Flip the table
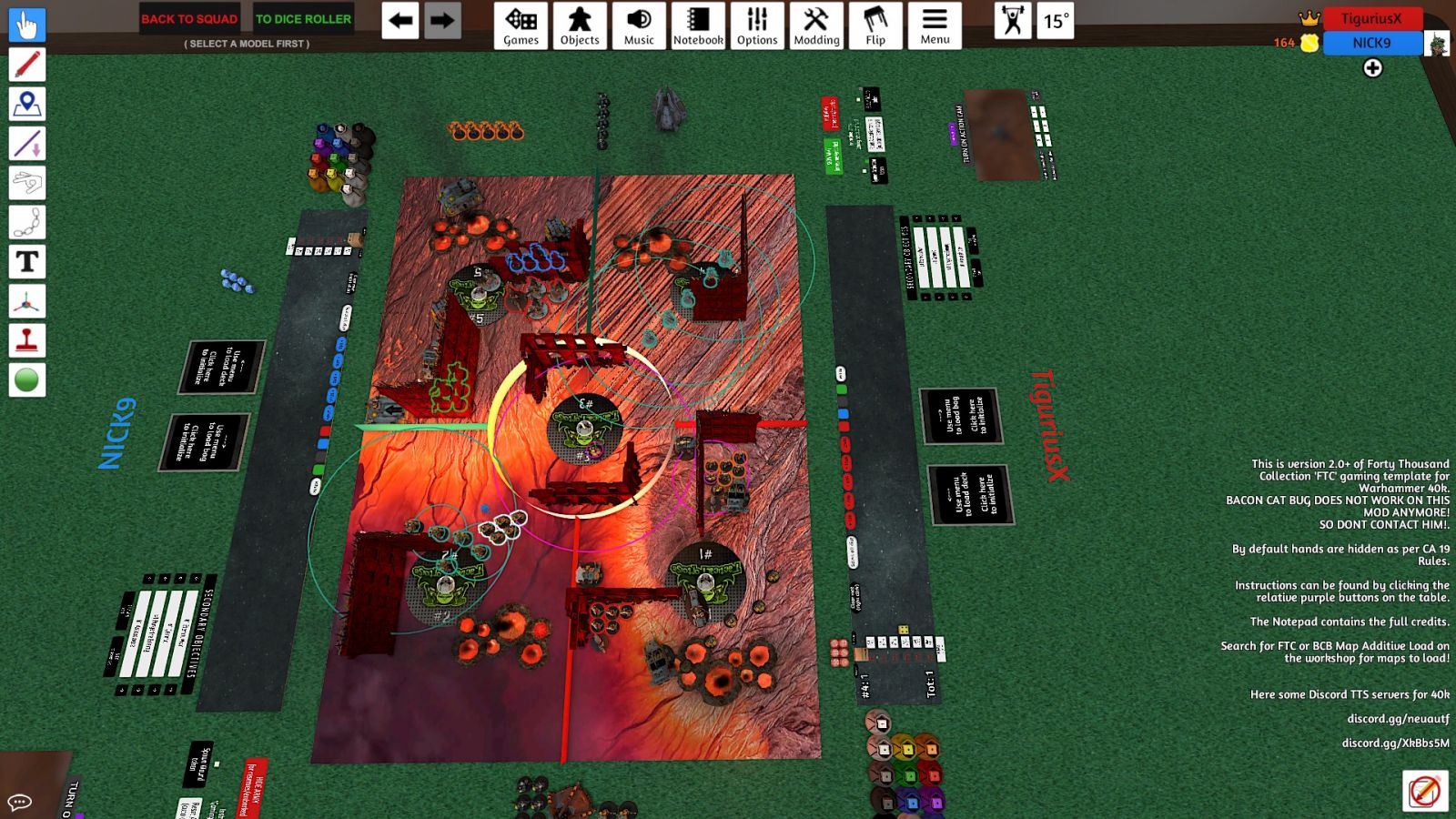Screen dimensions: 1456x819 click(x=875, y=25)
